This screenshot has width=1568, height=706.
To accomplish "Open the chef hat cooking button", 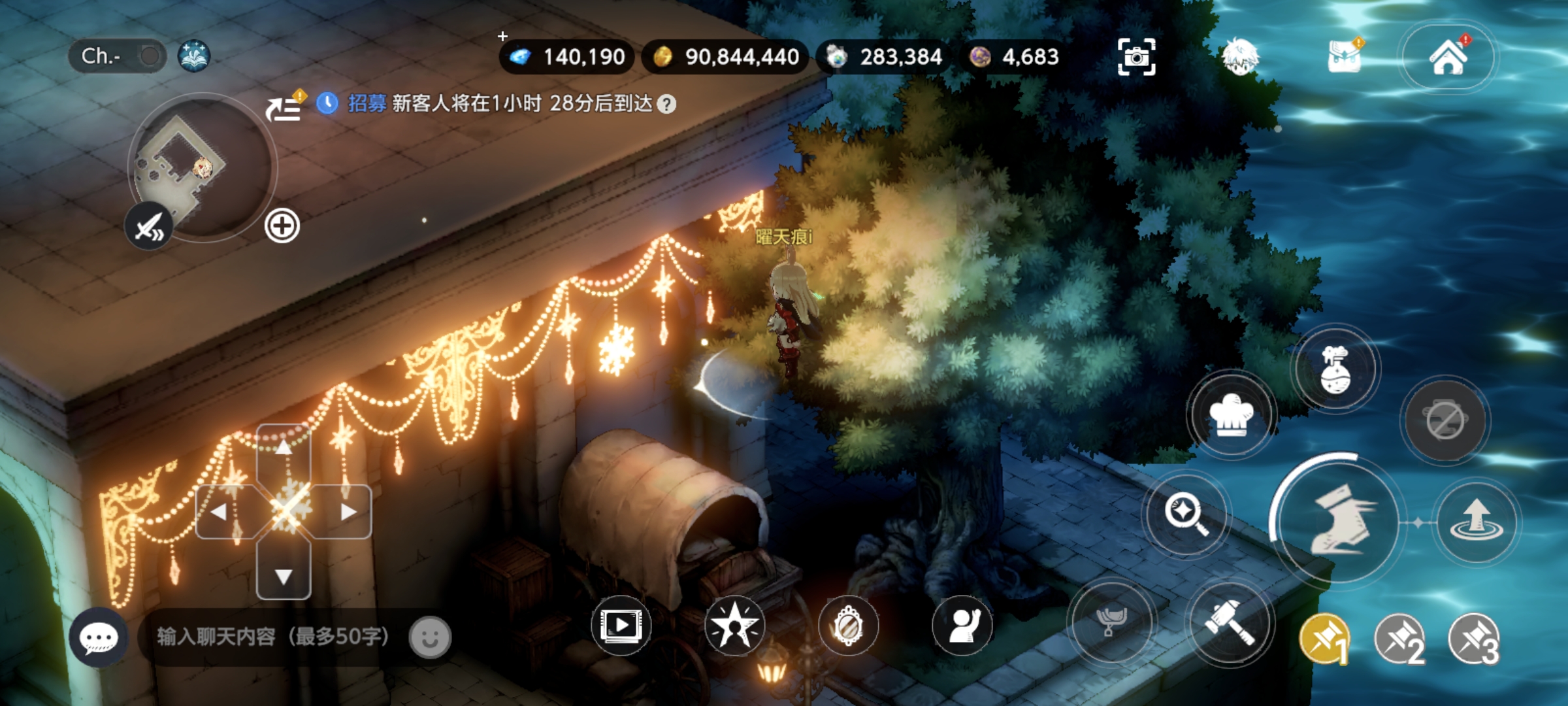I will point(1231,416).
